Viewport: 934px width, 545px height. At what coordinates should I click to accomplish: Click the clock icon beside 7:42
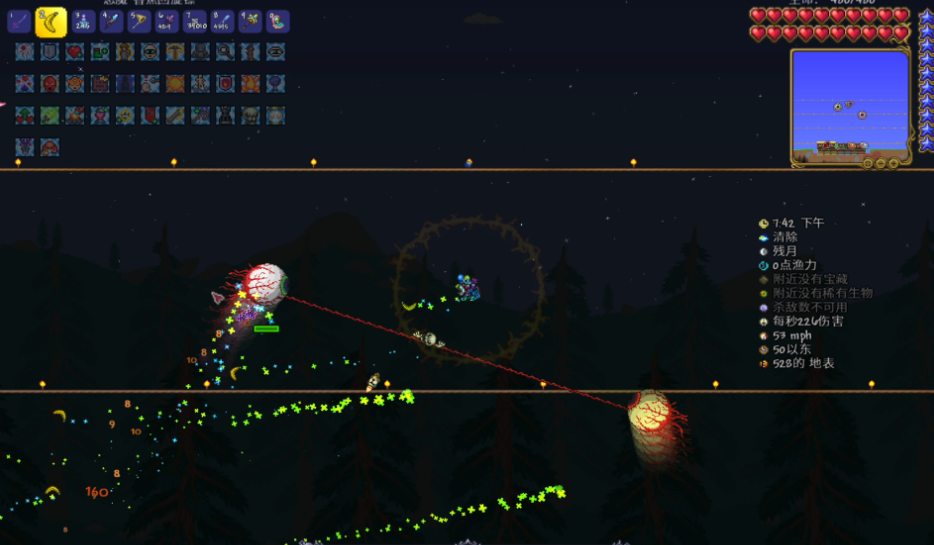click(764, 223)
